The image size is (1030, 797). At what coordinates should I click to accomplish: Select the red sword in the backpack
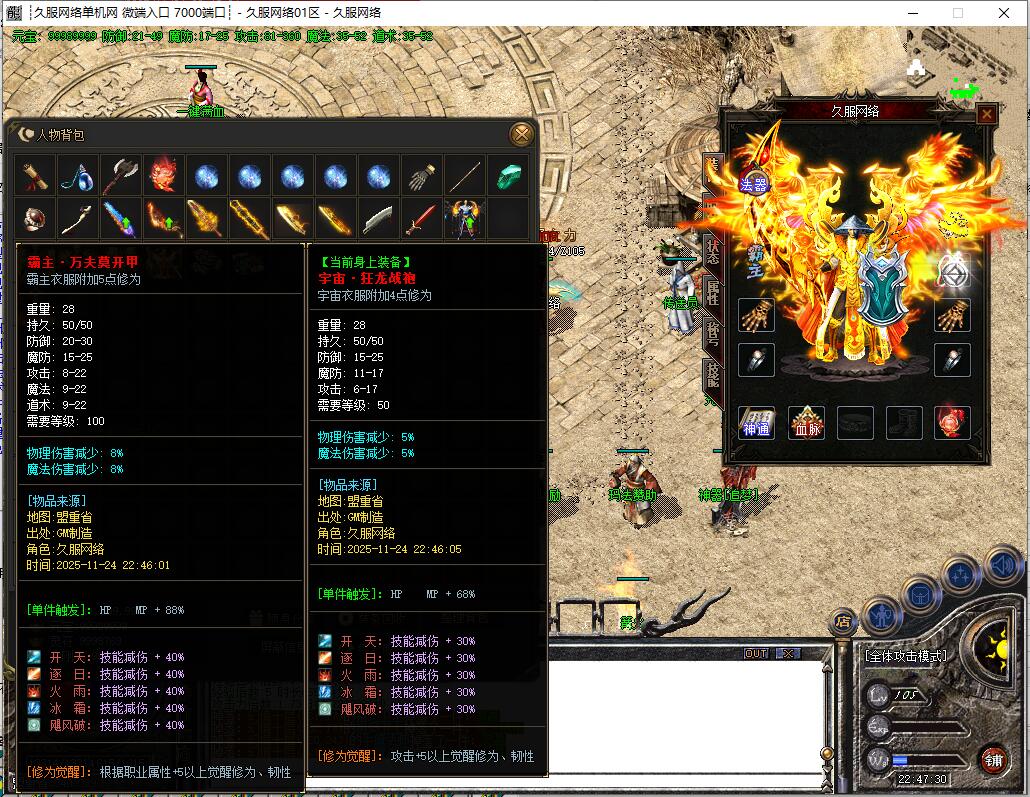pos(421,218)
